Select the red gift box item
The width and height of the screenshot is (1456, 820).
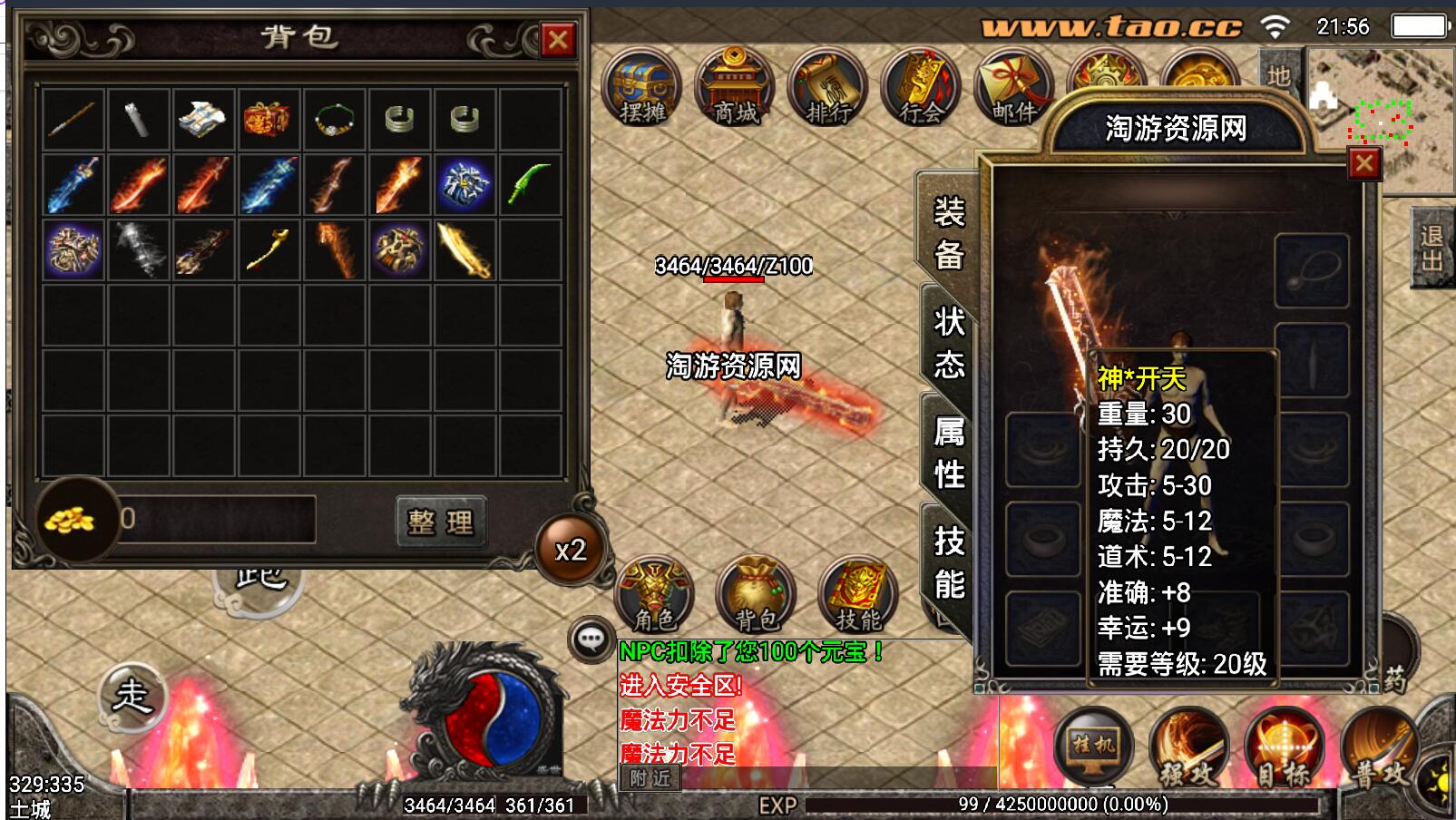point(268,119)
